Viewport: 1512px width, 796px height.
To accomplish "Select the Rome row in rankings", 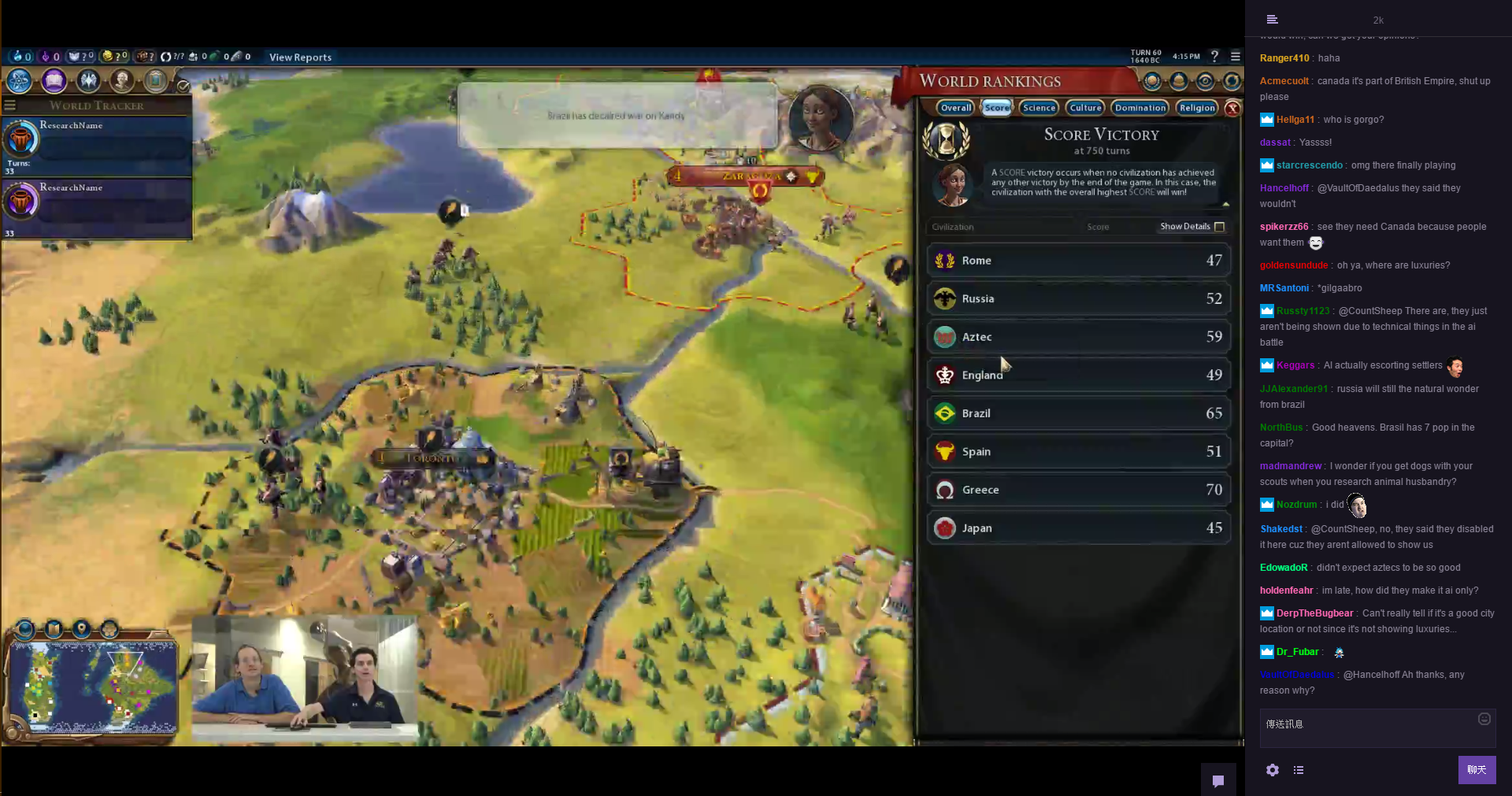I will tap(1078, 261).
